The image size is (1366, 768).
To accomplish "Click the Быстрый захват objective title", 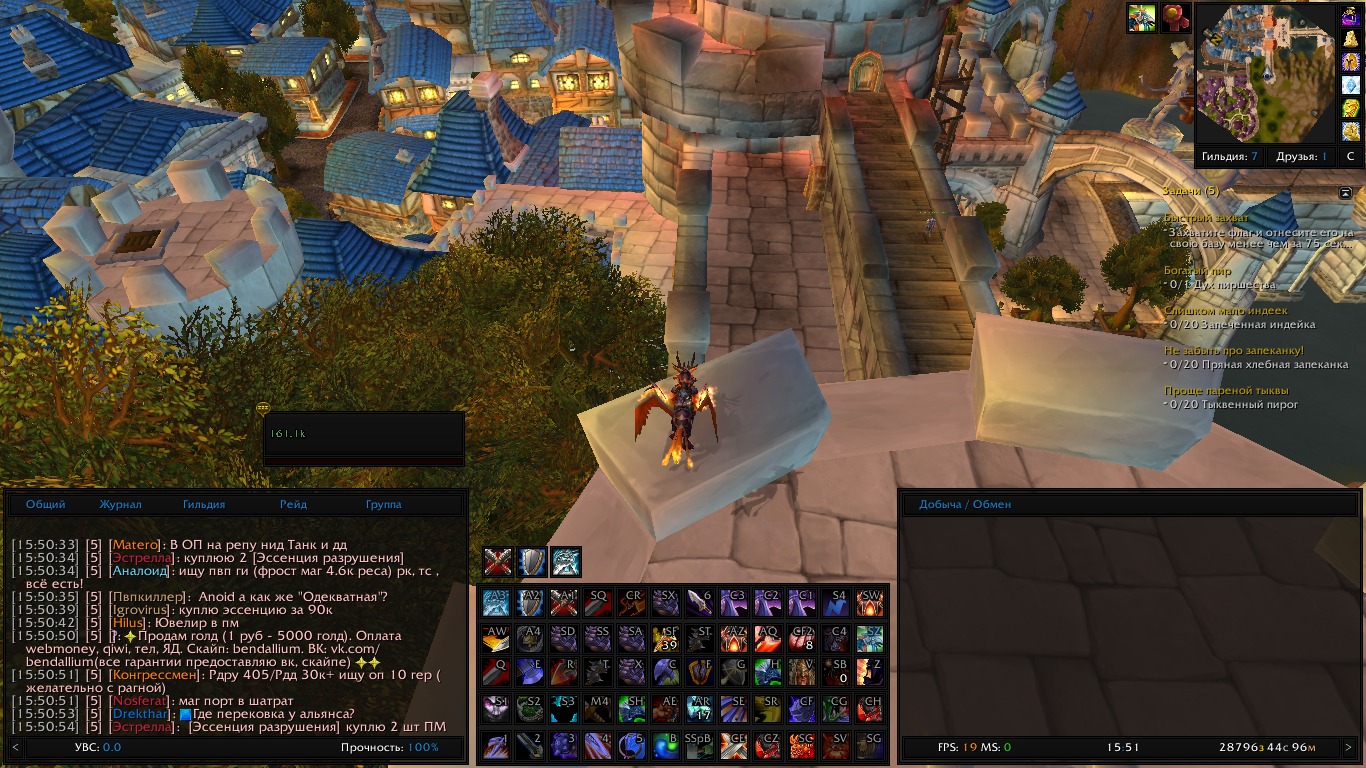I will point(1205,218).
